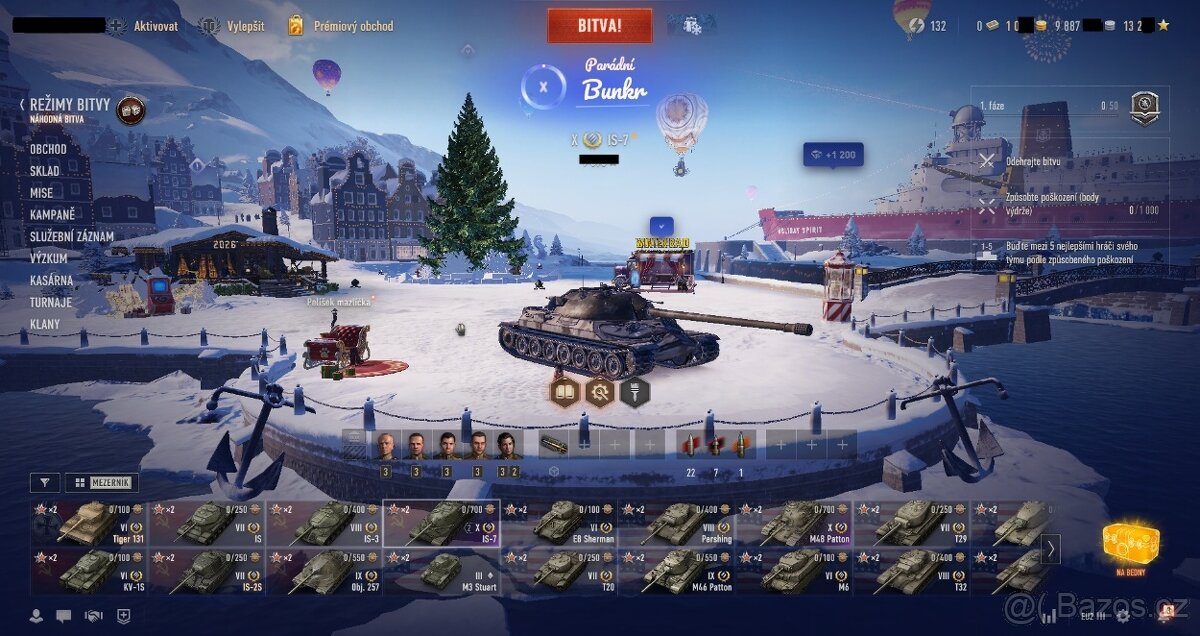
Task: Select the Obj. 257 tank tile
Action: click(324, 571)
